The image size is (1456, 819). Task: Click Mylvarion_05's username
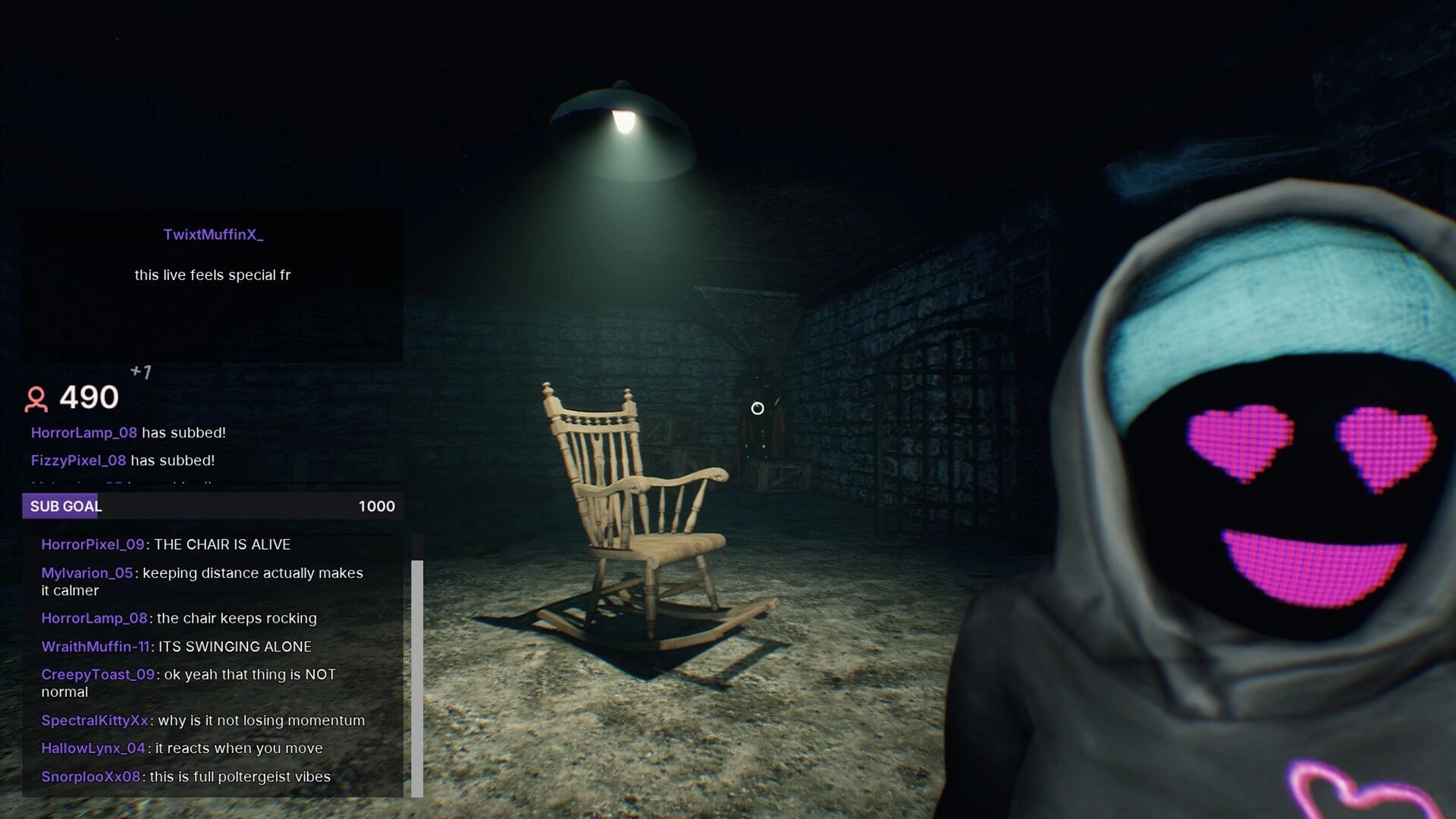87,573
